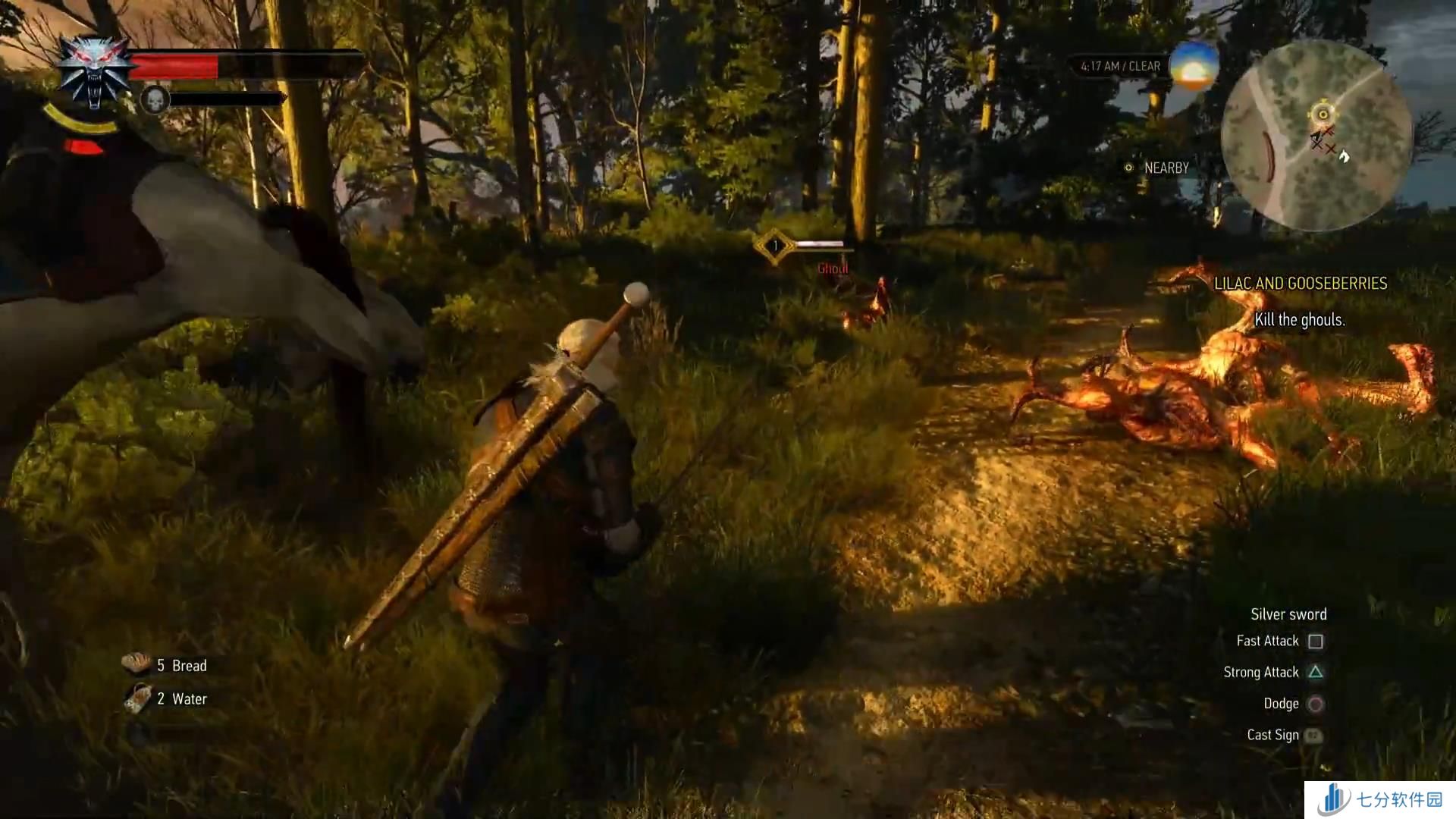This screenshot has height=819, width=1456.
Task: Open the Lilac and Gooseberries quest tracker
Action: [1300, 284]
